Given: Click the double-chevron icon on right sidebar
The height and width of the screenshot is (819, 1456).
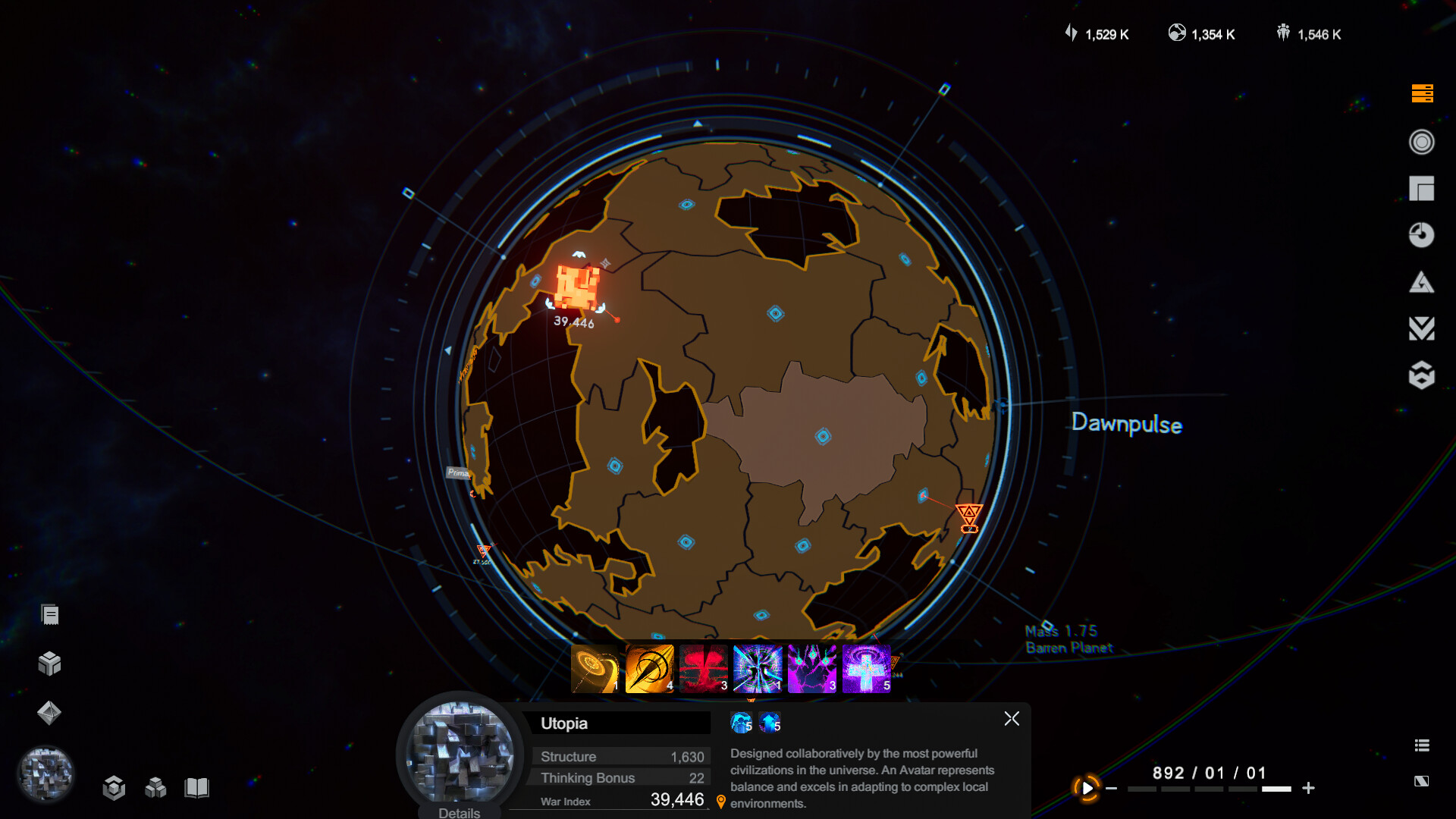Looking at the screenshot, I should tap(1423, 328).
